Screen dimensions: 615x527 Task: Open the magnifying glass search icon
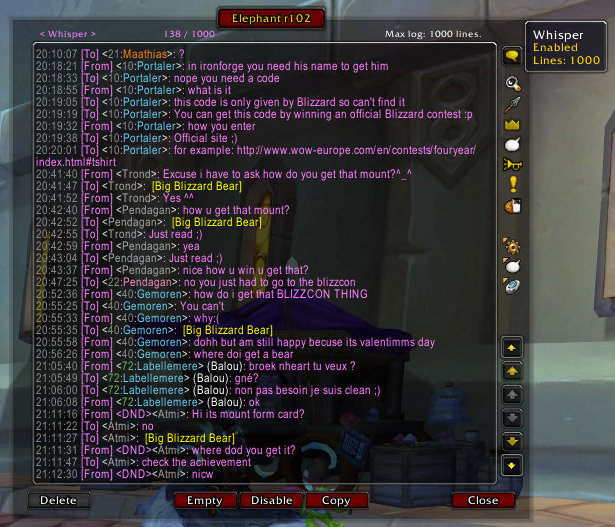tap(512, 83)
